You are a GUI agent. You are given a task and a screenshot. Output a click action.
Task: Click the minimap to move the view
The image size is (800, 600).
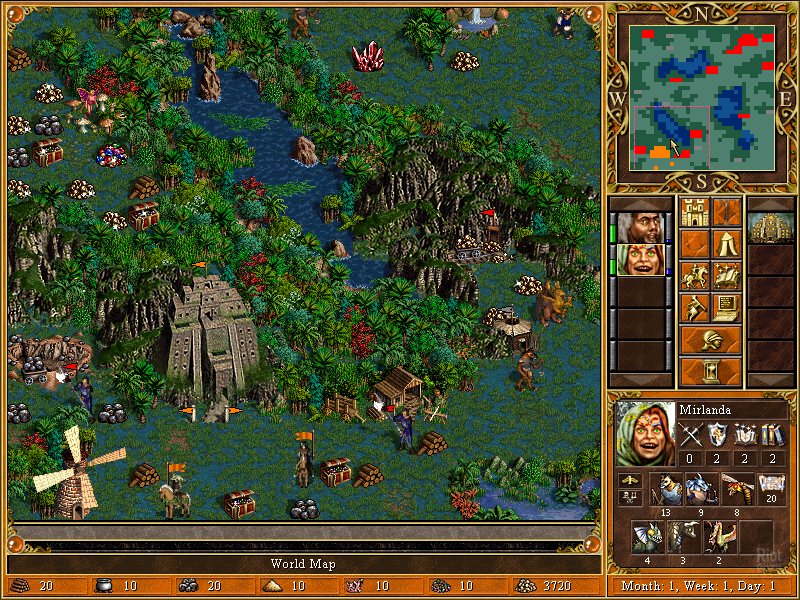[702, 97]
